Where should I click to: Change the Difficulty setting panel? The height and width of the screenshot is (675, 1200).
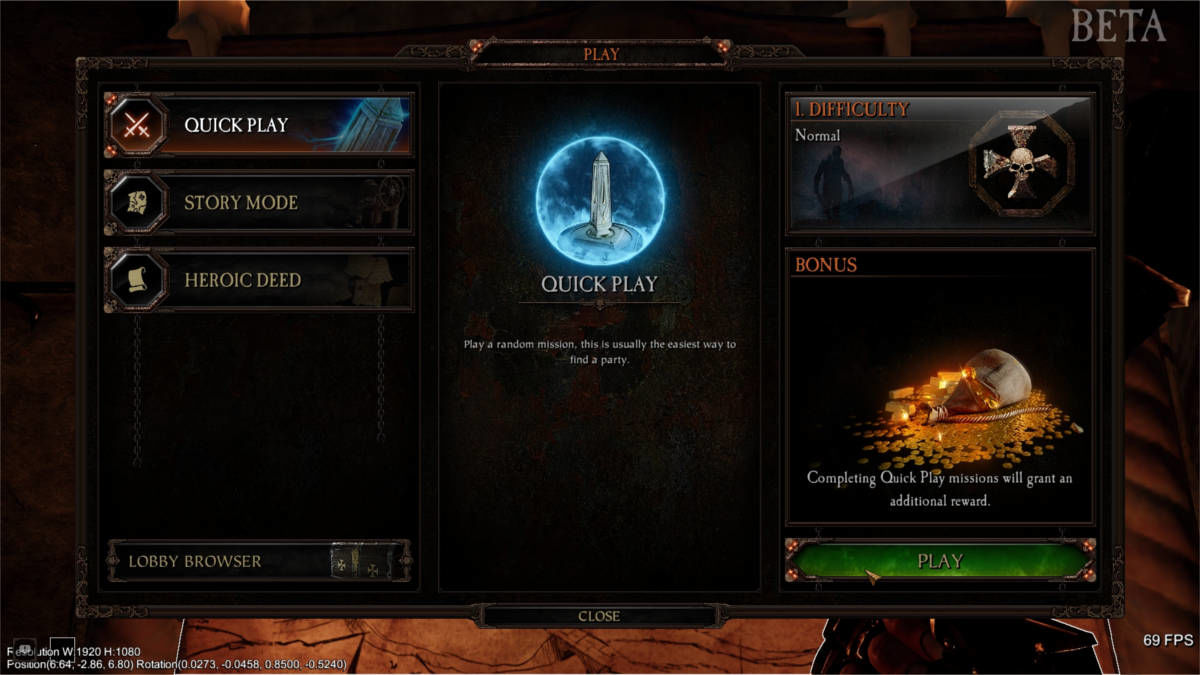[939, 163]
